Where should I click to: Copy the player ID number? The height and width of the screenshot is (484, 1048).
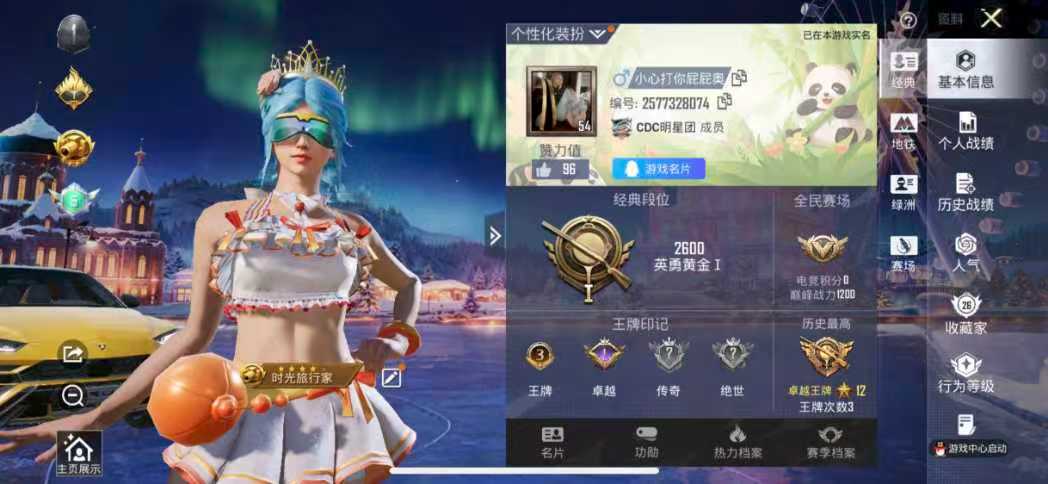pyautogui.click(x=725, y=101)
